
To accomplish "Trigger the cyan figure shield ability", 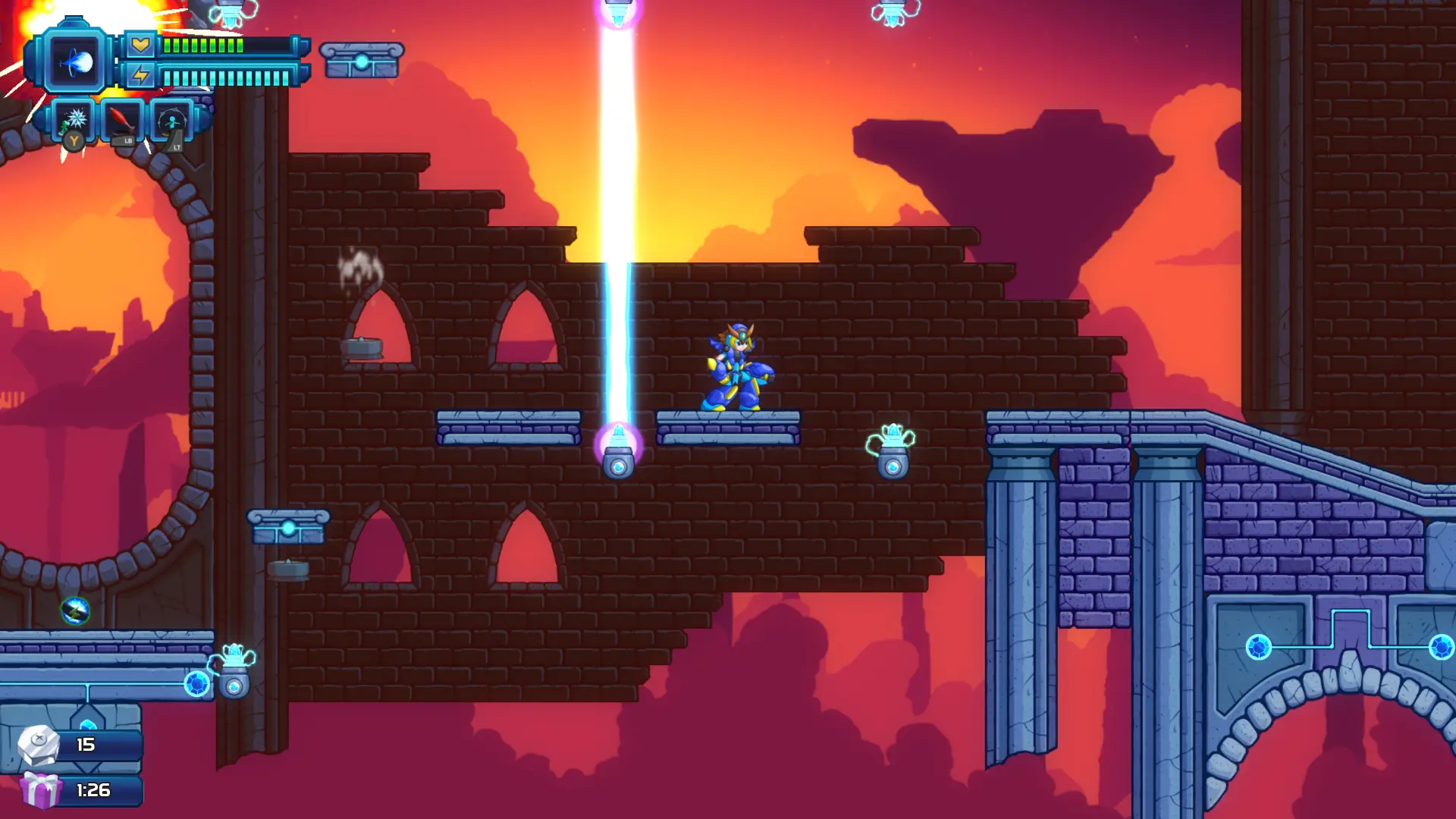I will tap(172, 121).
